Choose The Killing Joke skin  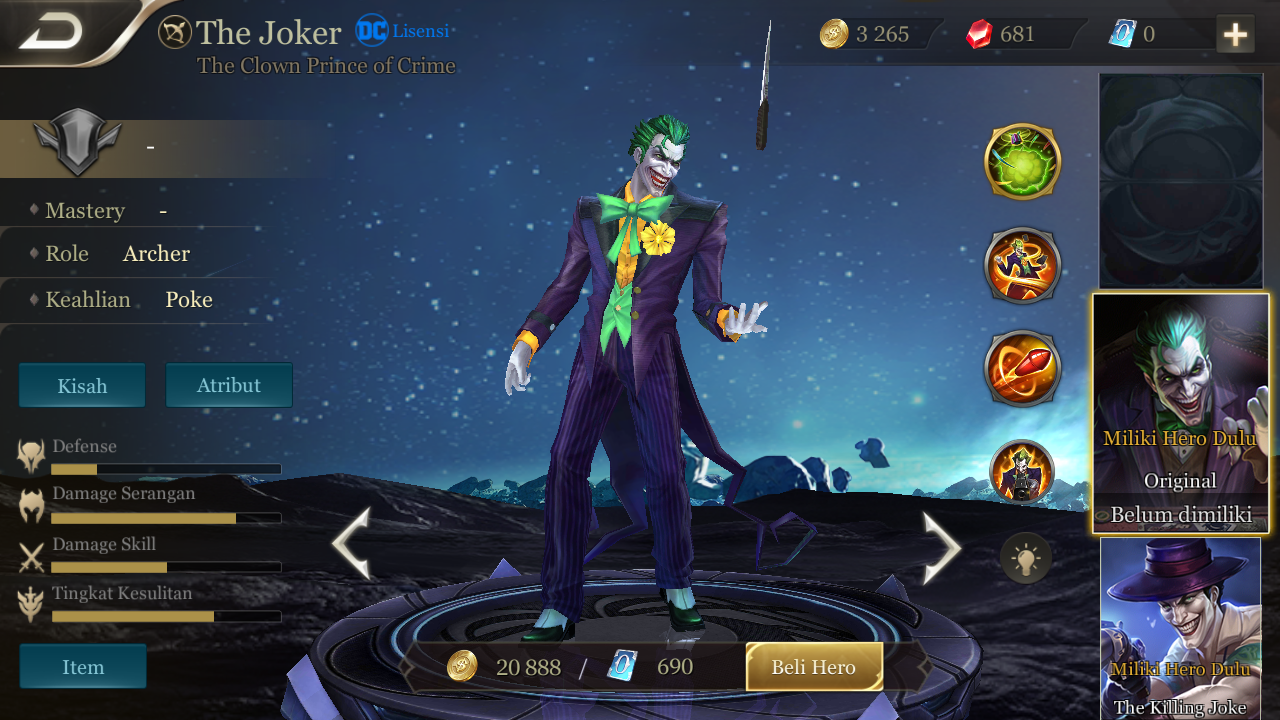click(1180, 630)
